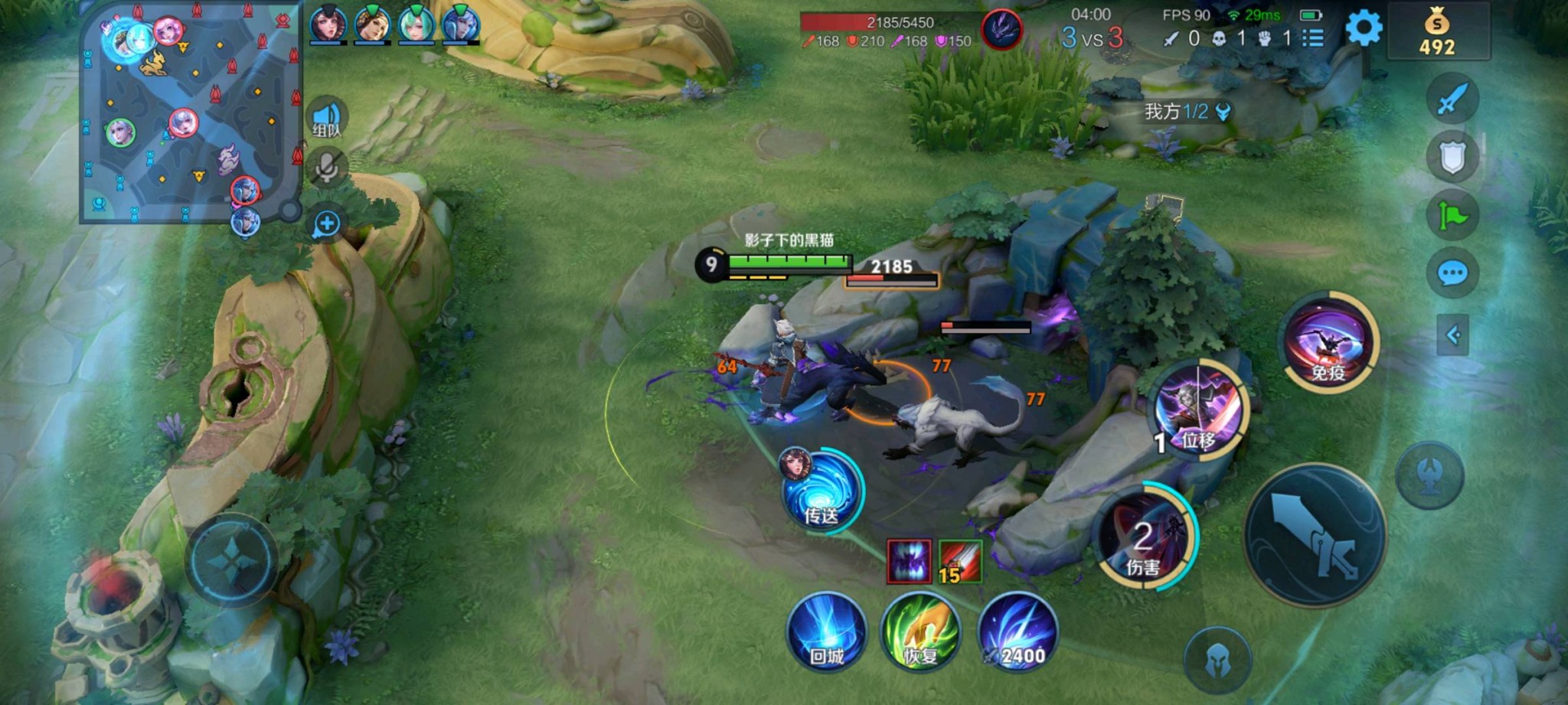Toggle the muted microphone button

pos(328,168)
